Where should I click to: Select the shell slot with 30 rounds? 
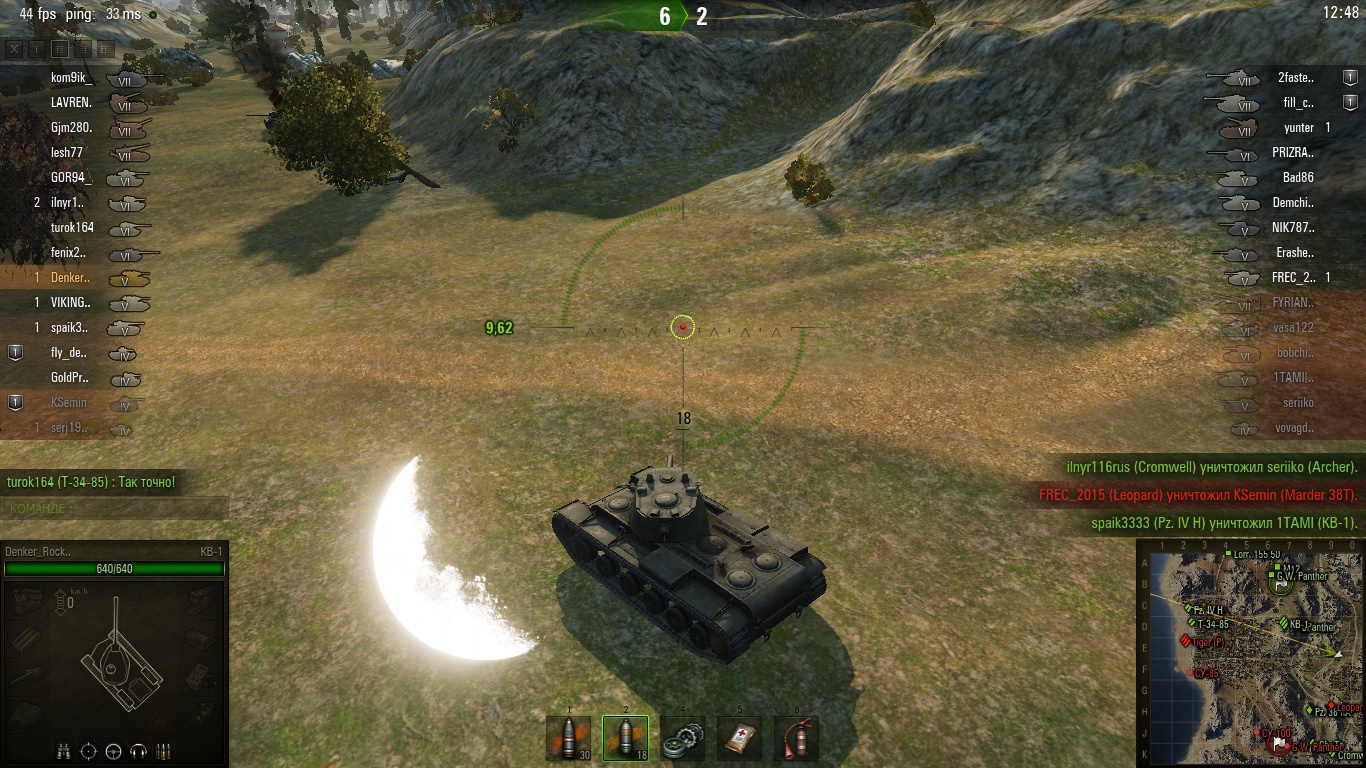[568, 738]
